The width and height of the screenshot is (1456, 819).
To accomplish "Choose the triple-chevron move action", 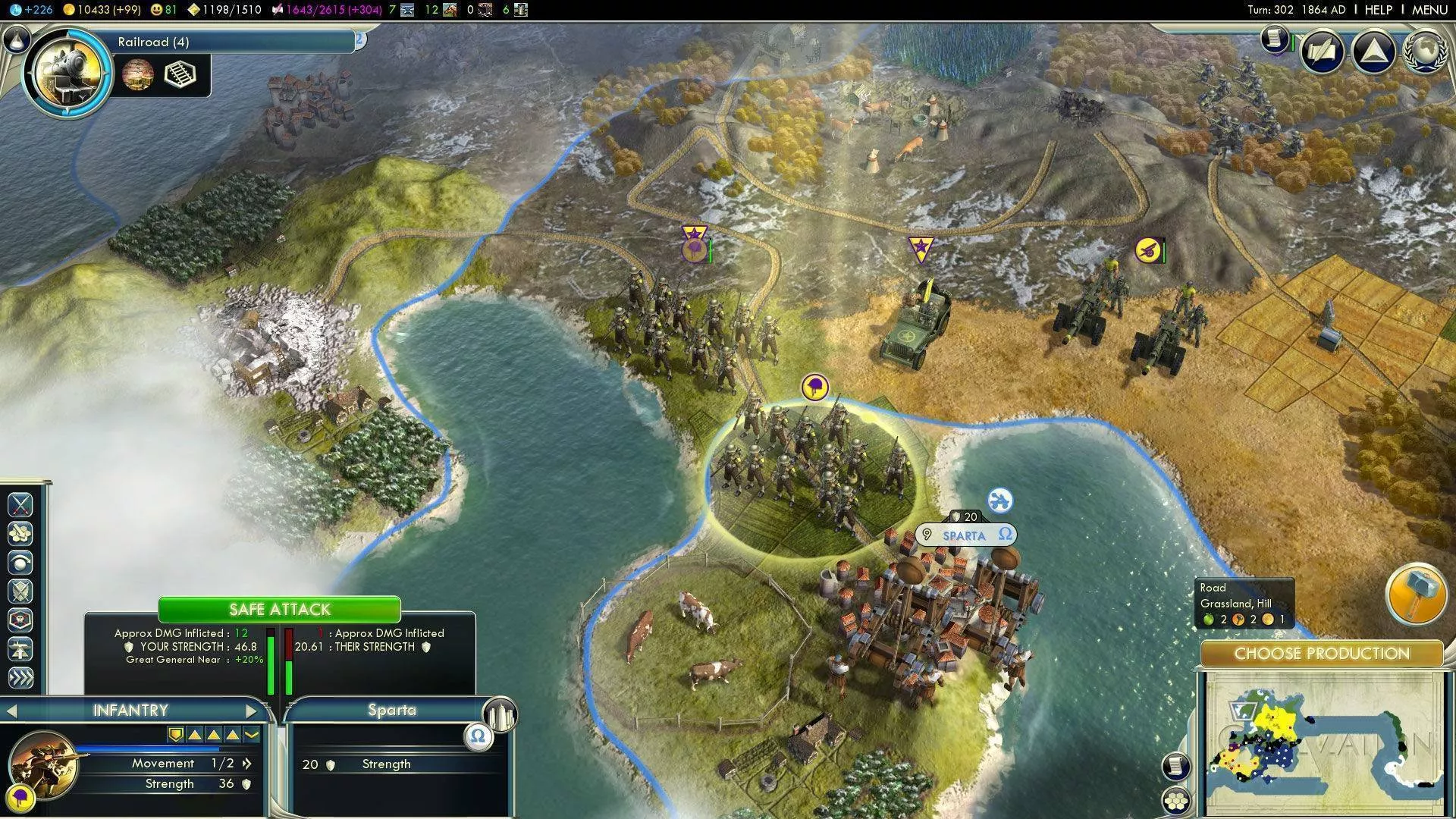I will pos(20,677).
